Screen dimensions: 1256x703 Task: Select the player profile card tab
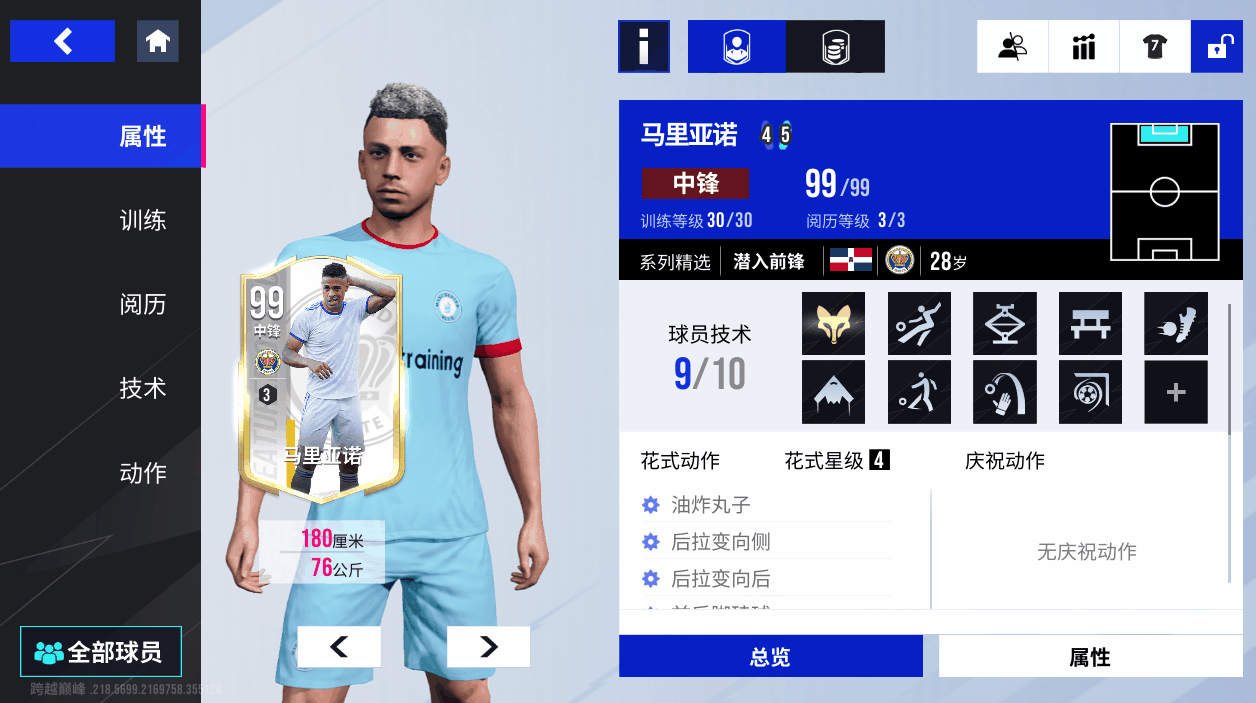click(x=737, y=46)
